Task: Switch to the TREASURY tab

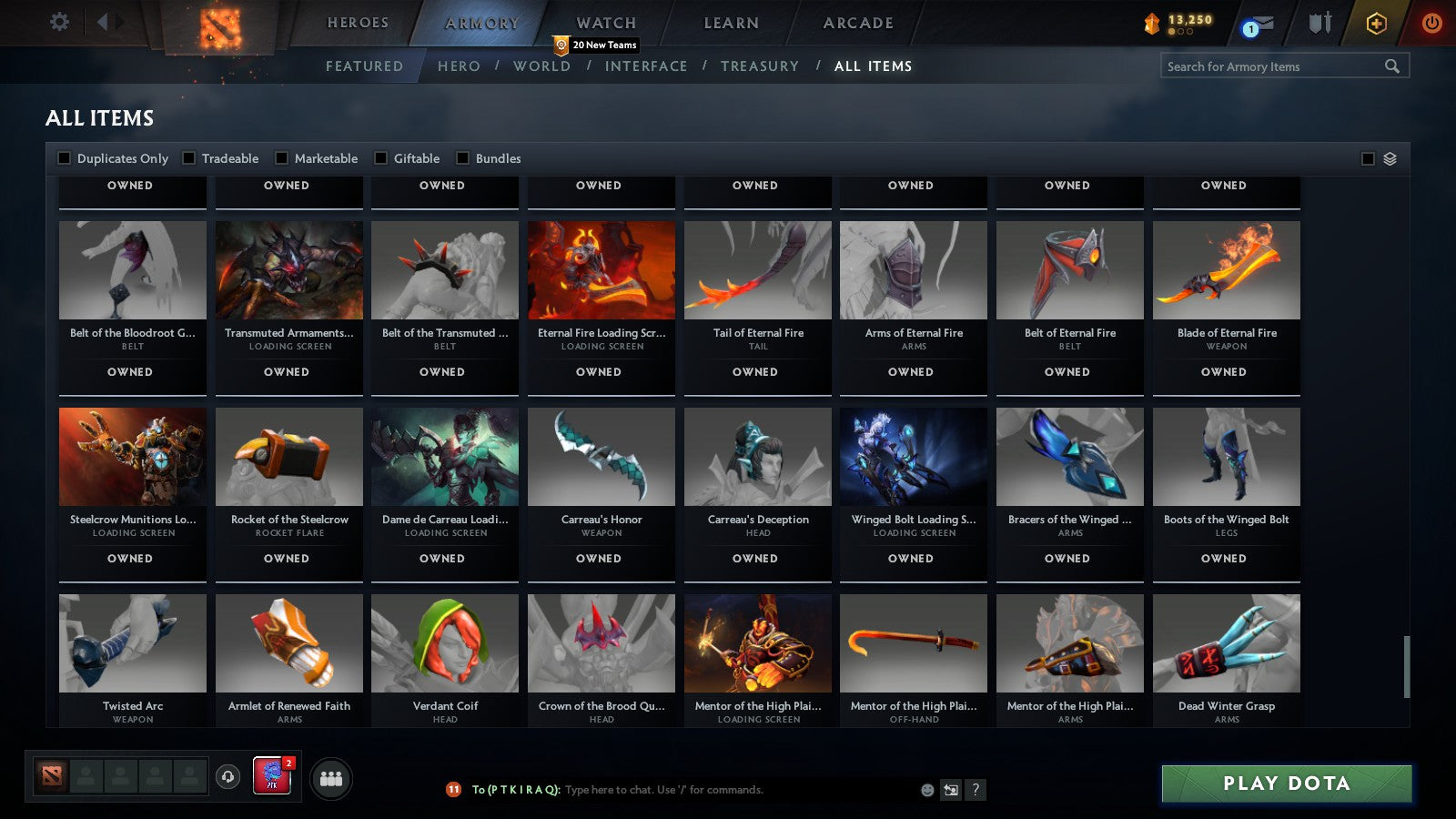Action: point(760,66)
